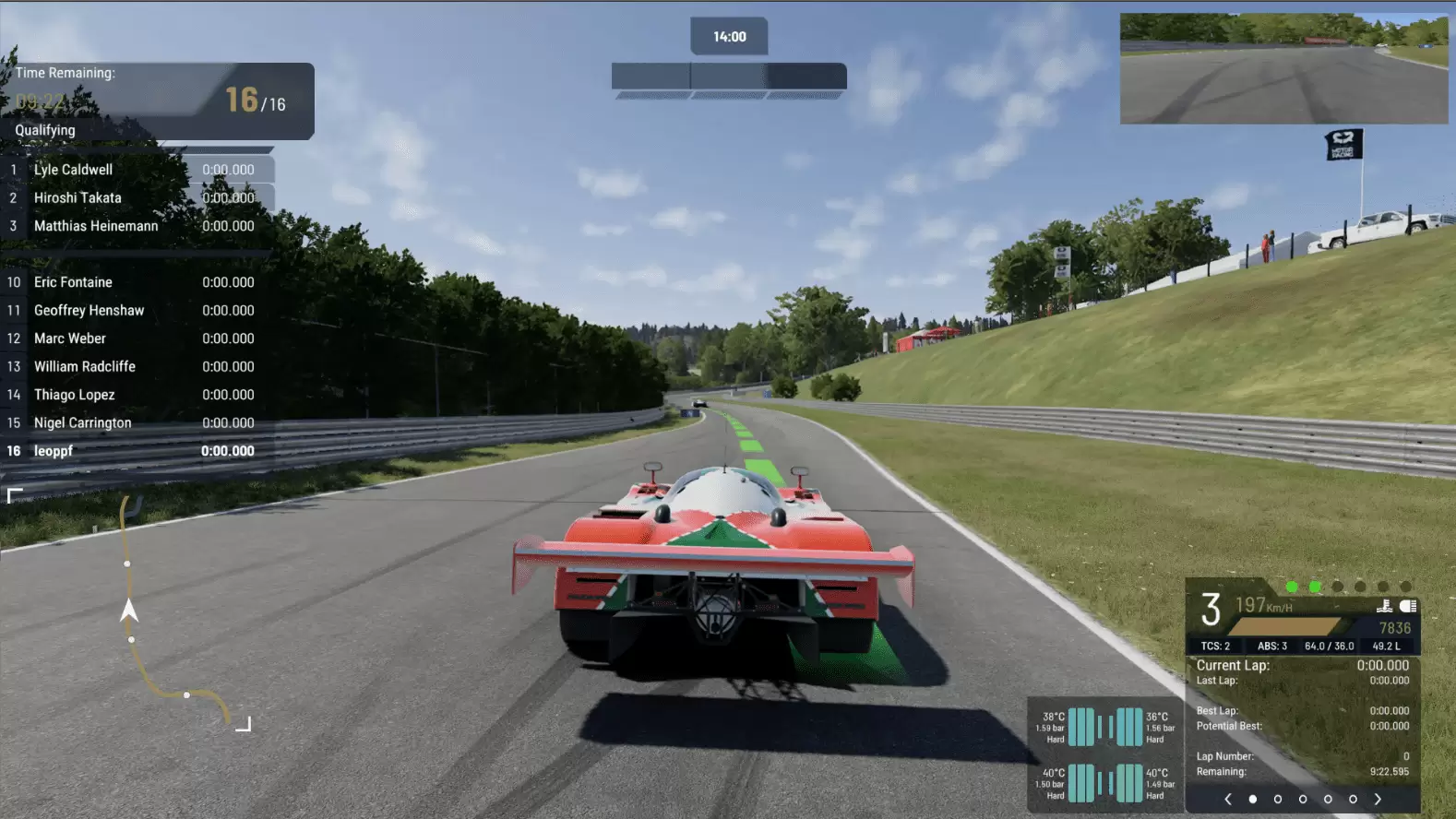Select the first page dot on the dashboard
The image size is (1456, 819).
point(1252,799)
